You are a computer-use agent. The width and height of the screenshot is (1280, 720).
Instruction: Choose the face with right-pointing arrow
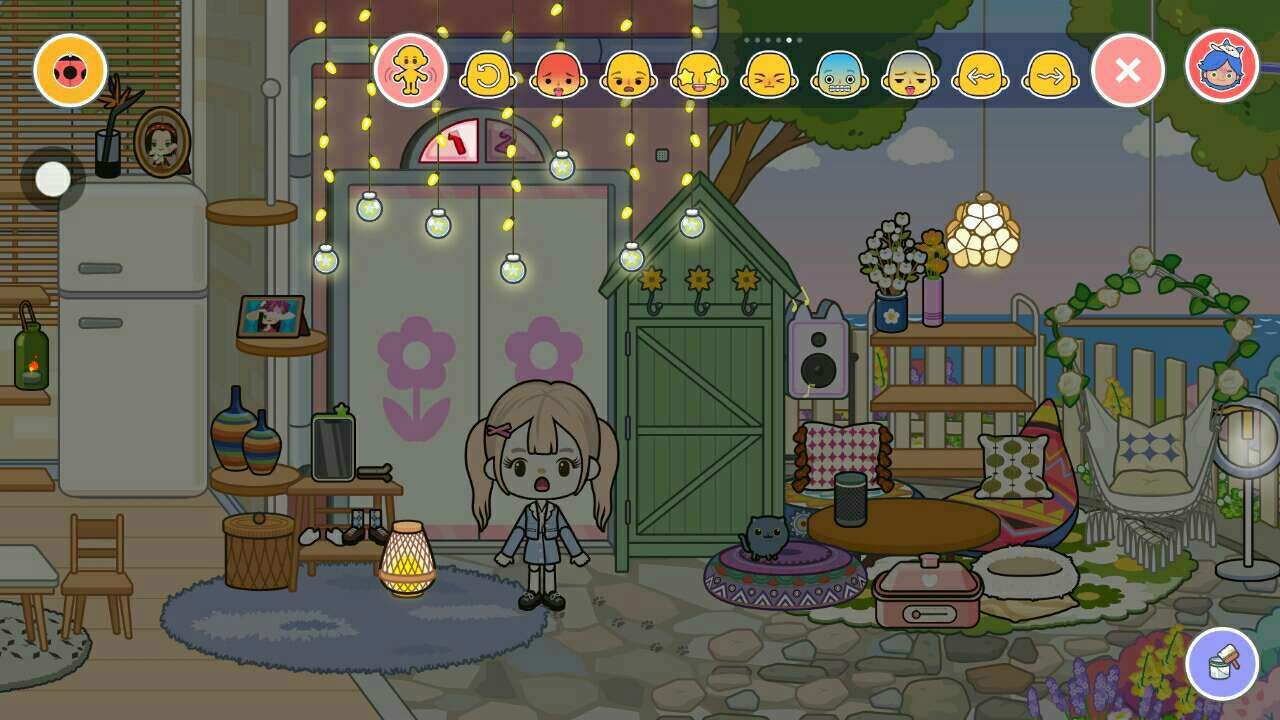[x=1051, y=74]
